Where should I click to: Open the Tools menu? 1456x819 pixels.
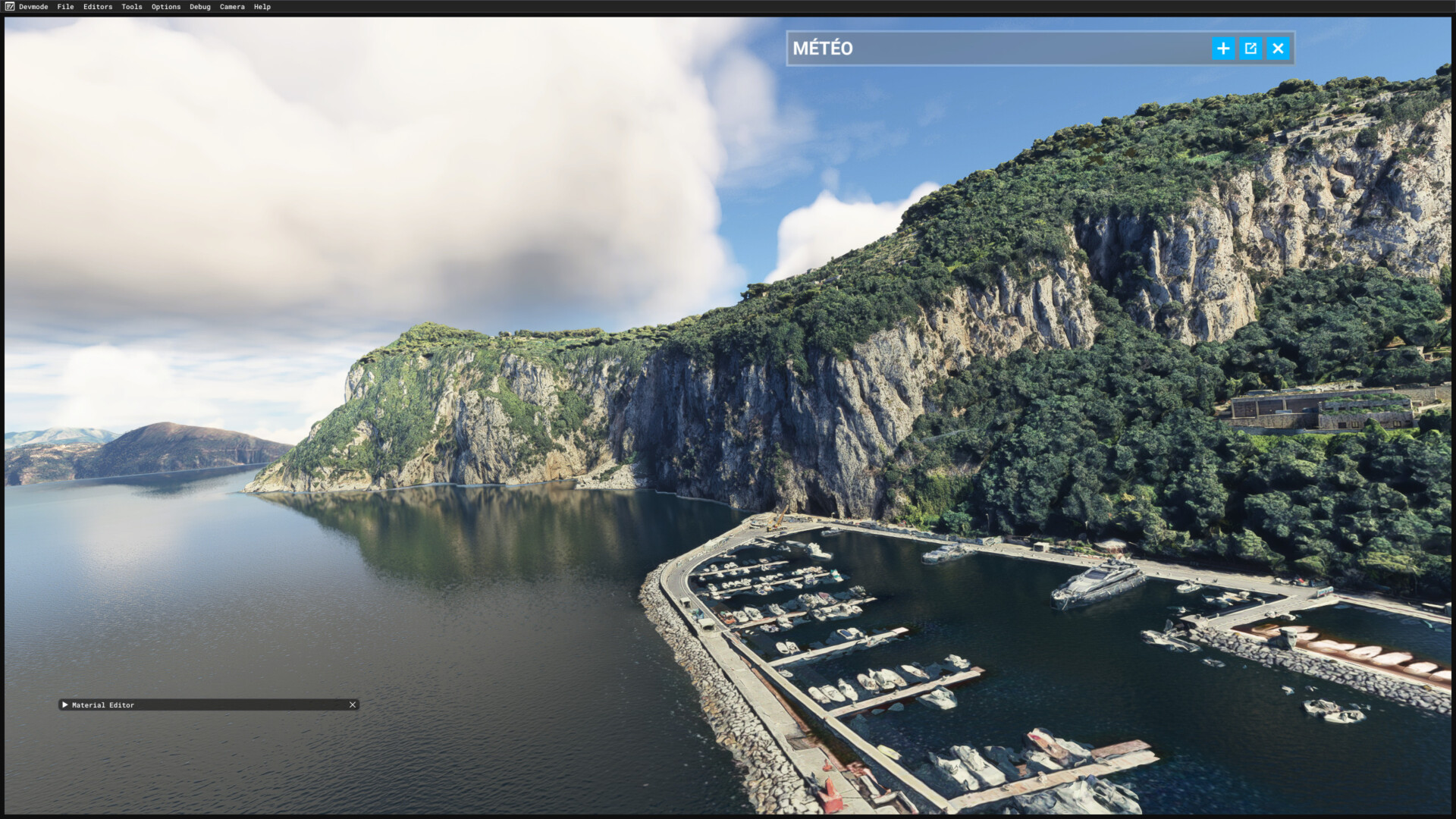[x=132, y=7]
